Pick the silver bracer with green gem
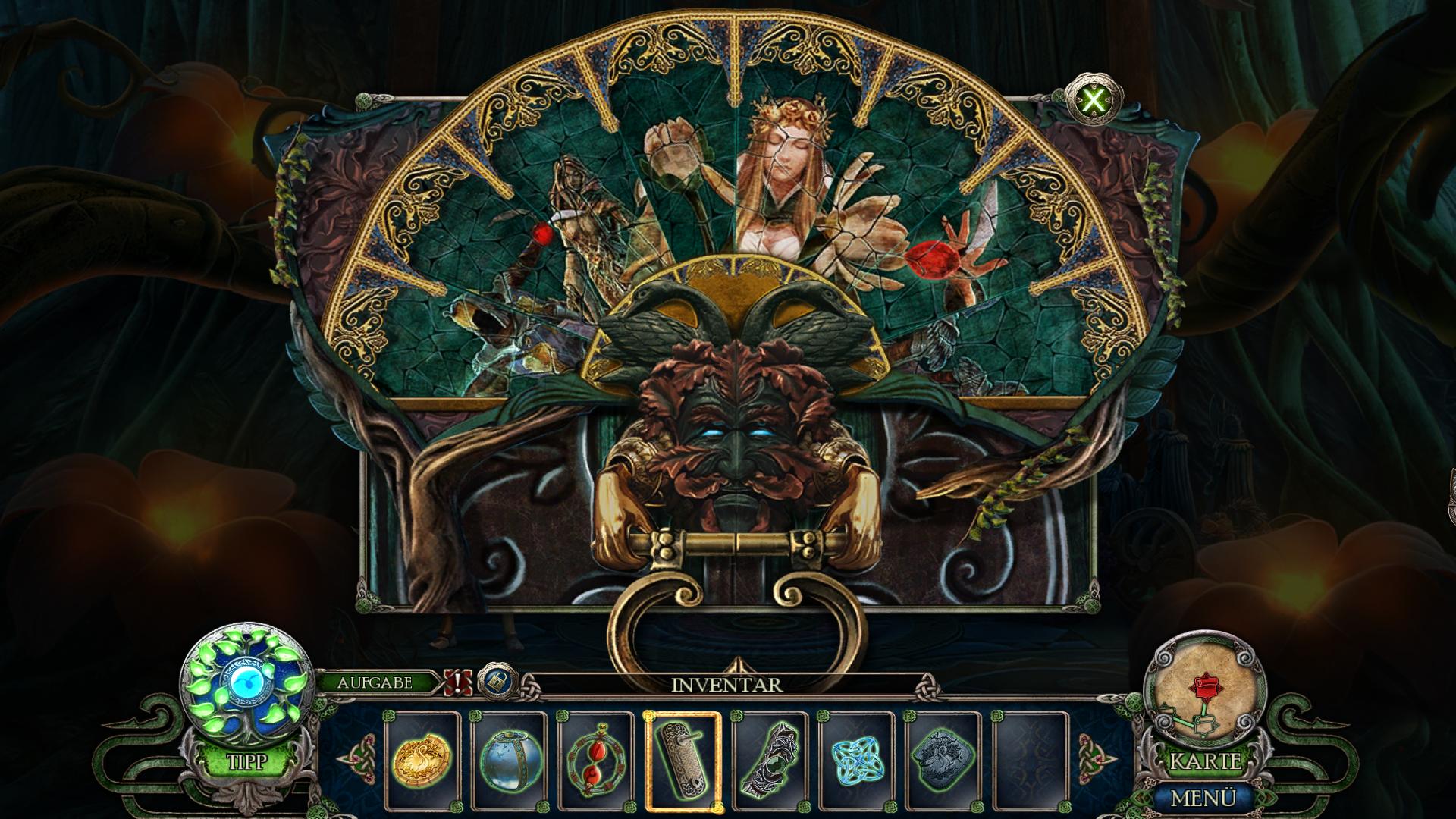Viewport: 1456px width, 819px height. (769, 760)
